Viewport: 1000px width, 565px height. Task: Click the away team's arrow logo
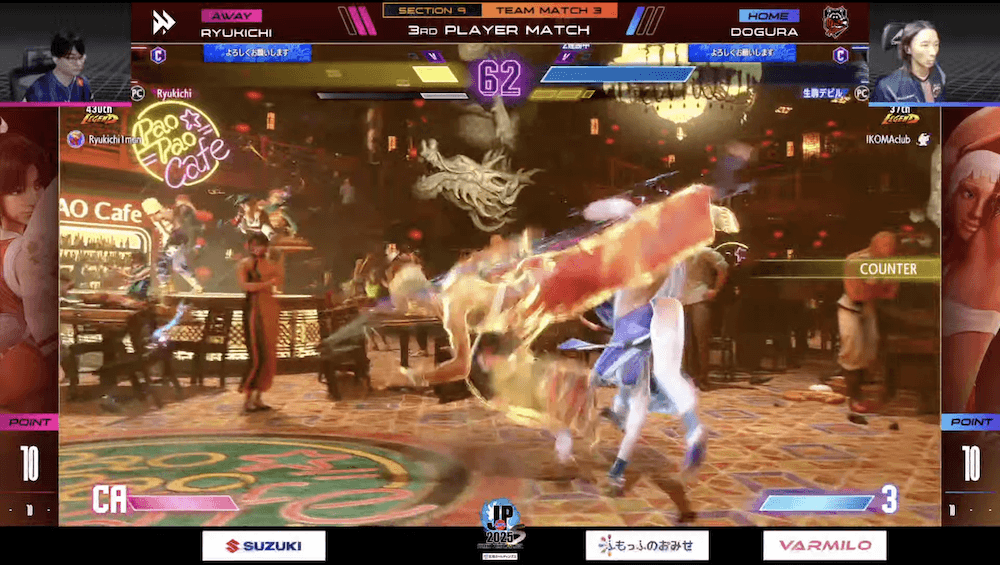164,22
